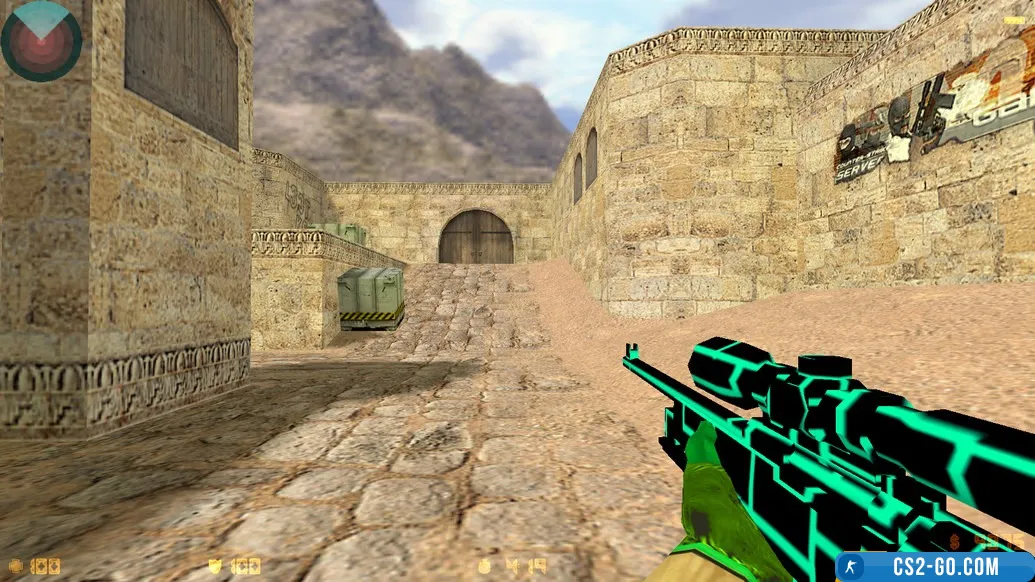Open the CS2-GO.COM watermark link
Screen dimensions: 1035x582
point(934,567)
